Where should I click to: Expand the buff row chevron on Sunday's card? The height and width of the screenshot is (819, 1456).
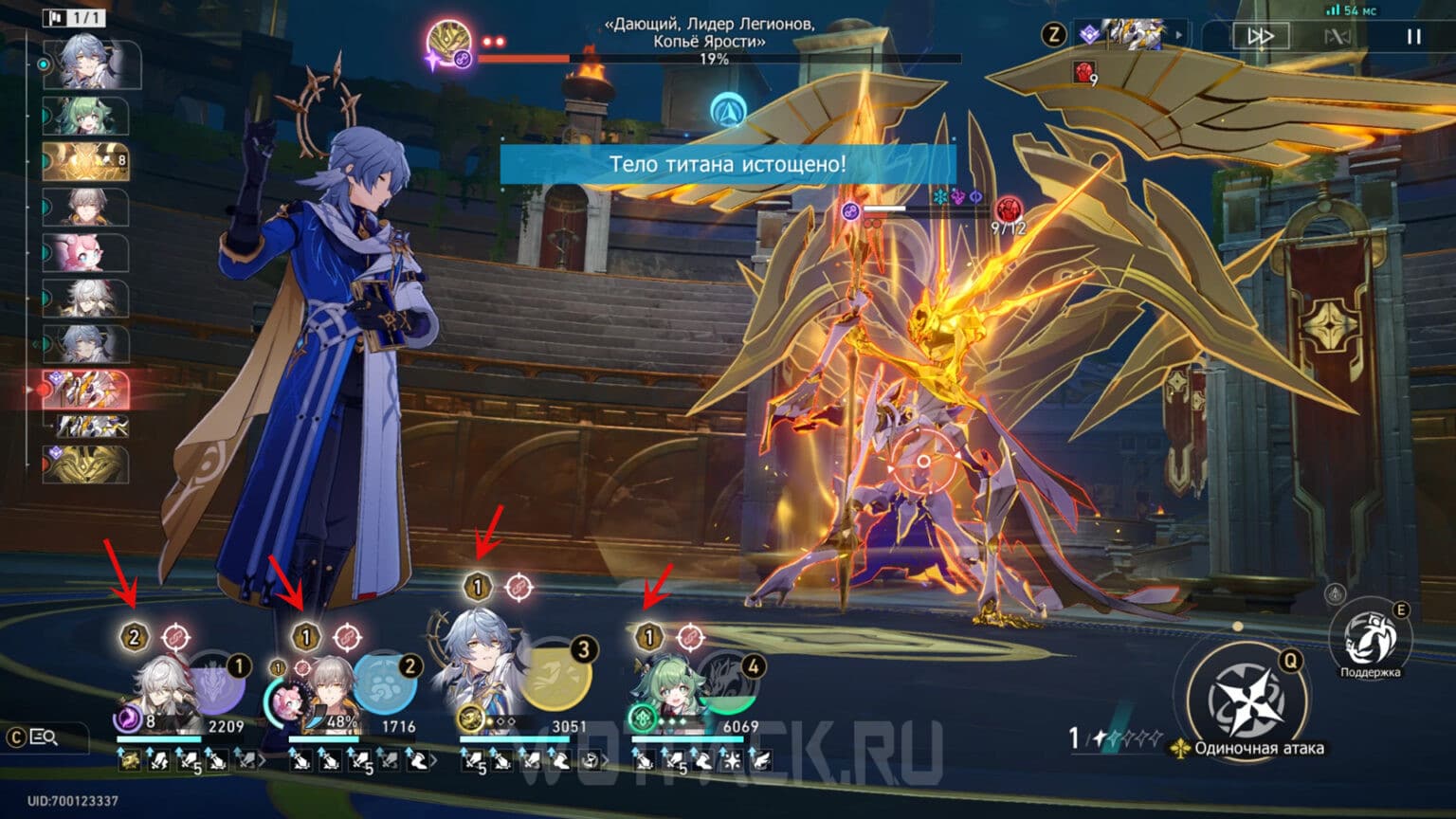[606, 758]
